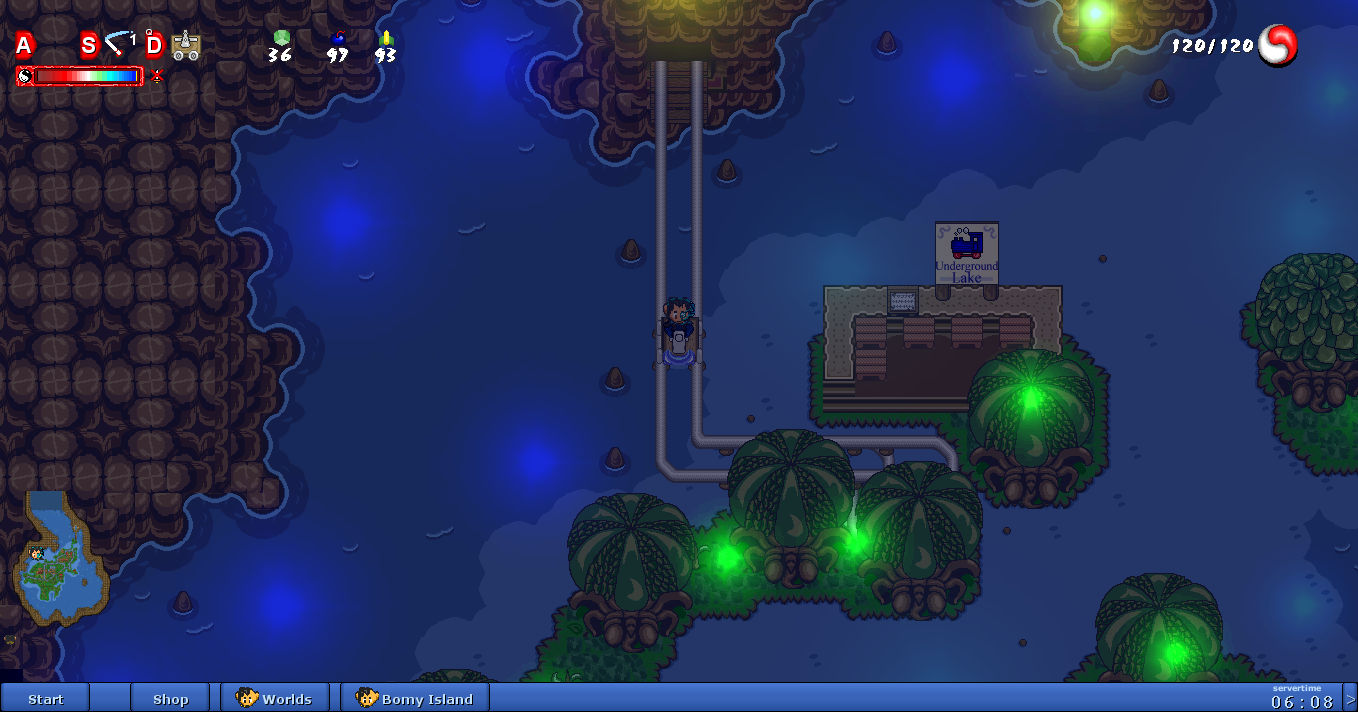1358x712 pixels.
Task: Click the green gralat gem icon
Action: click(x=281, y=38)
